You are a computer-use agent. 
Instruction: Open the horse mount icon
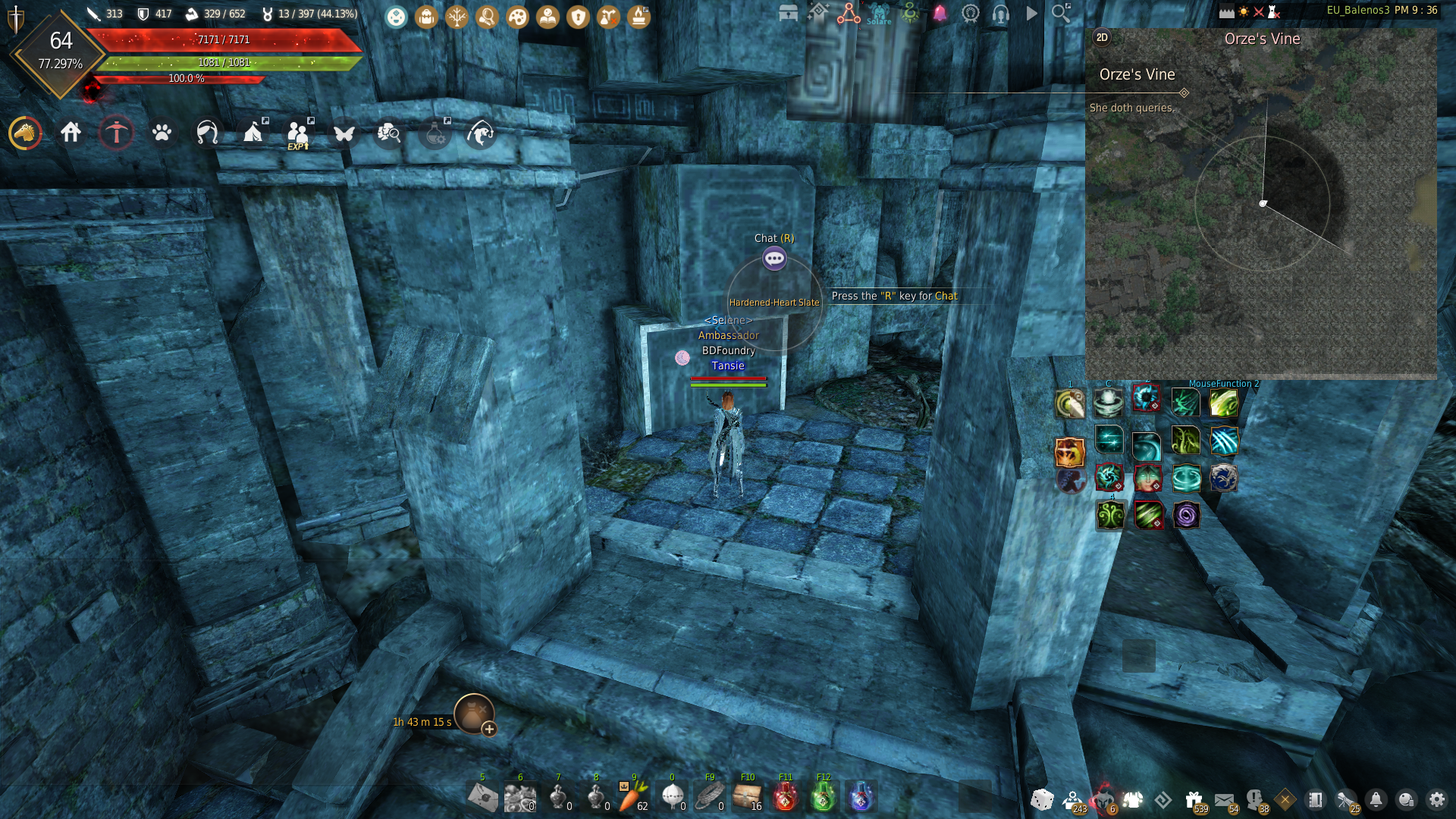(x=26, y=133)
